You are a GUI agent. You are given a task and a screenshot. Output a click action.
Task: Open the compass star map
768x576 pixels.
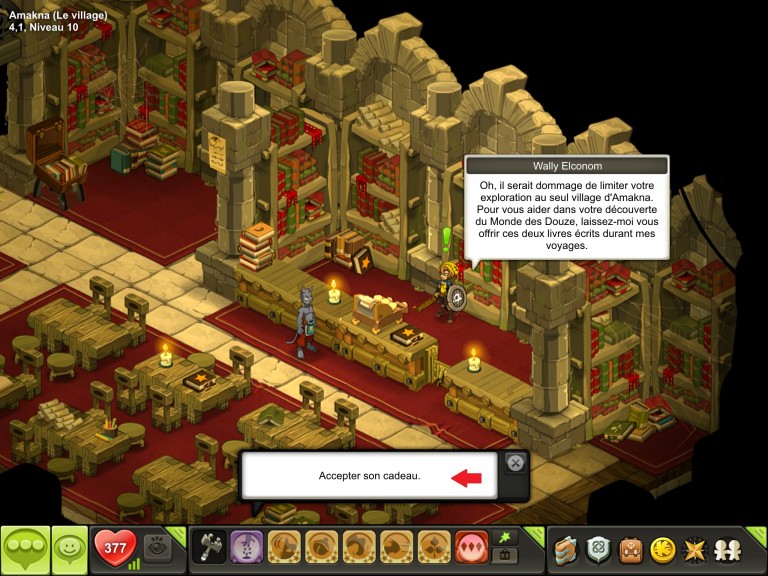(x=692, y=550)
